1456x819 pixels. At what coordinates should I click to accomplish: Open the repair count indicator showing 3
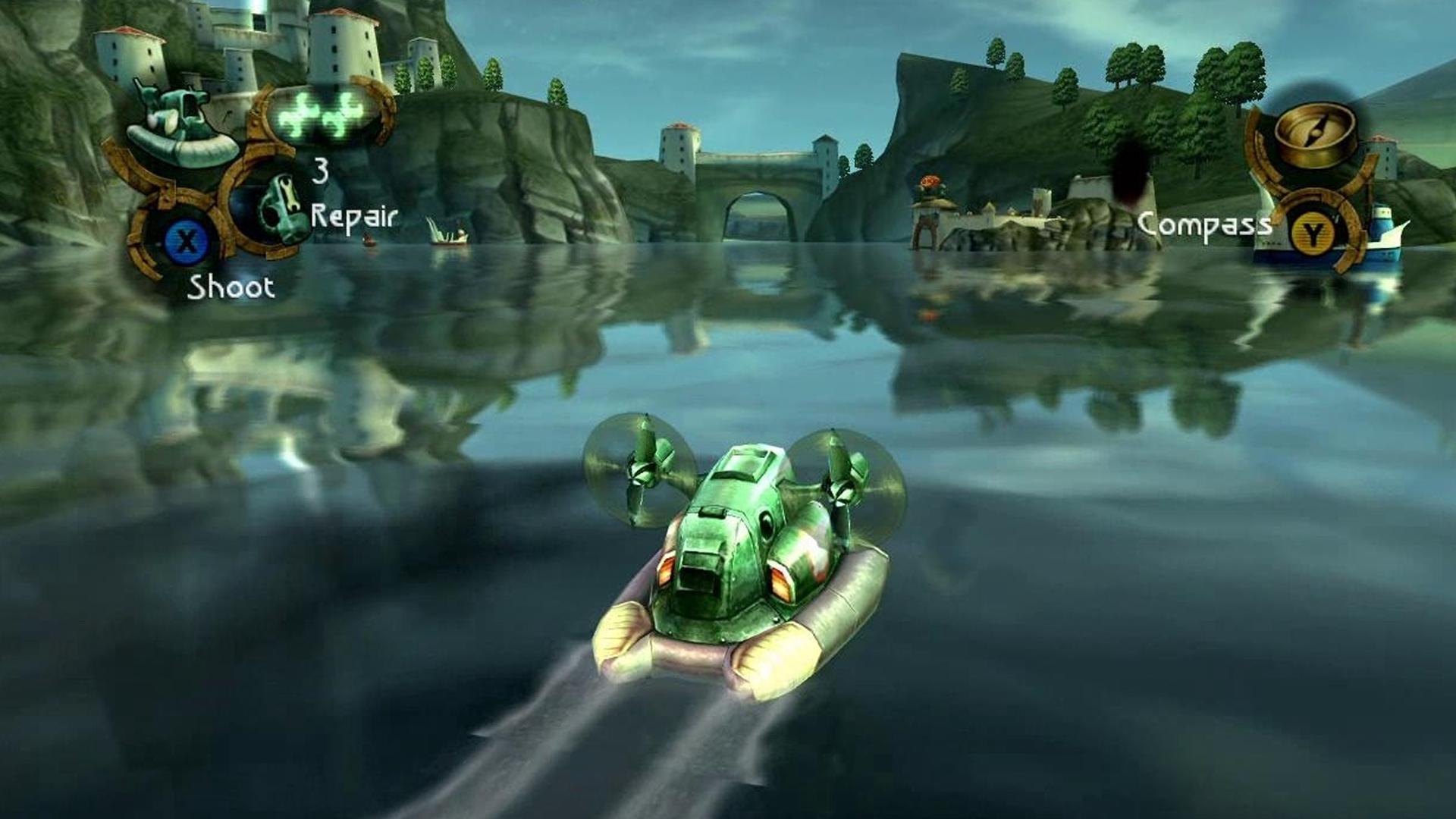click(x=322, y=171)
